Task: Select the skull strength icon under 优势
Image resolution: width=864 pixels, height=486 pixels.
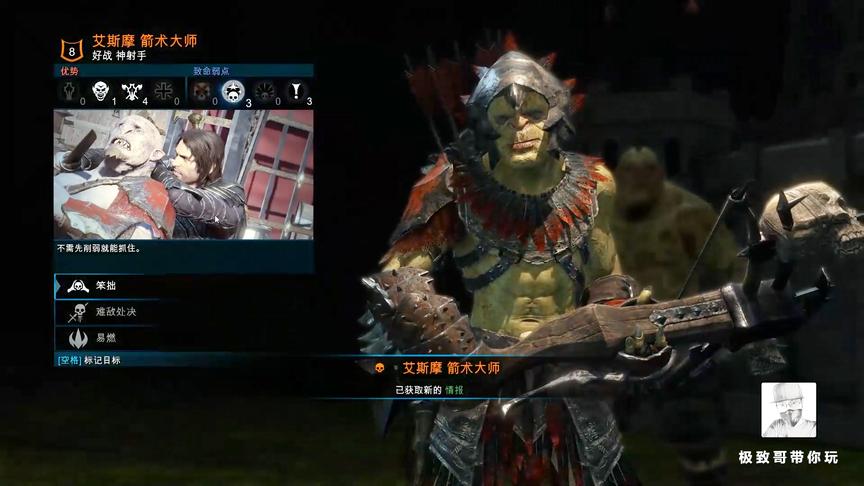Action: [100, 93]
